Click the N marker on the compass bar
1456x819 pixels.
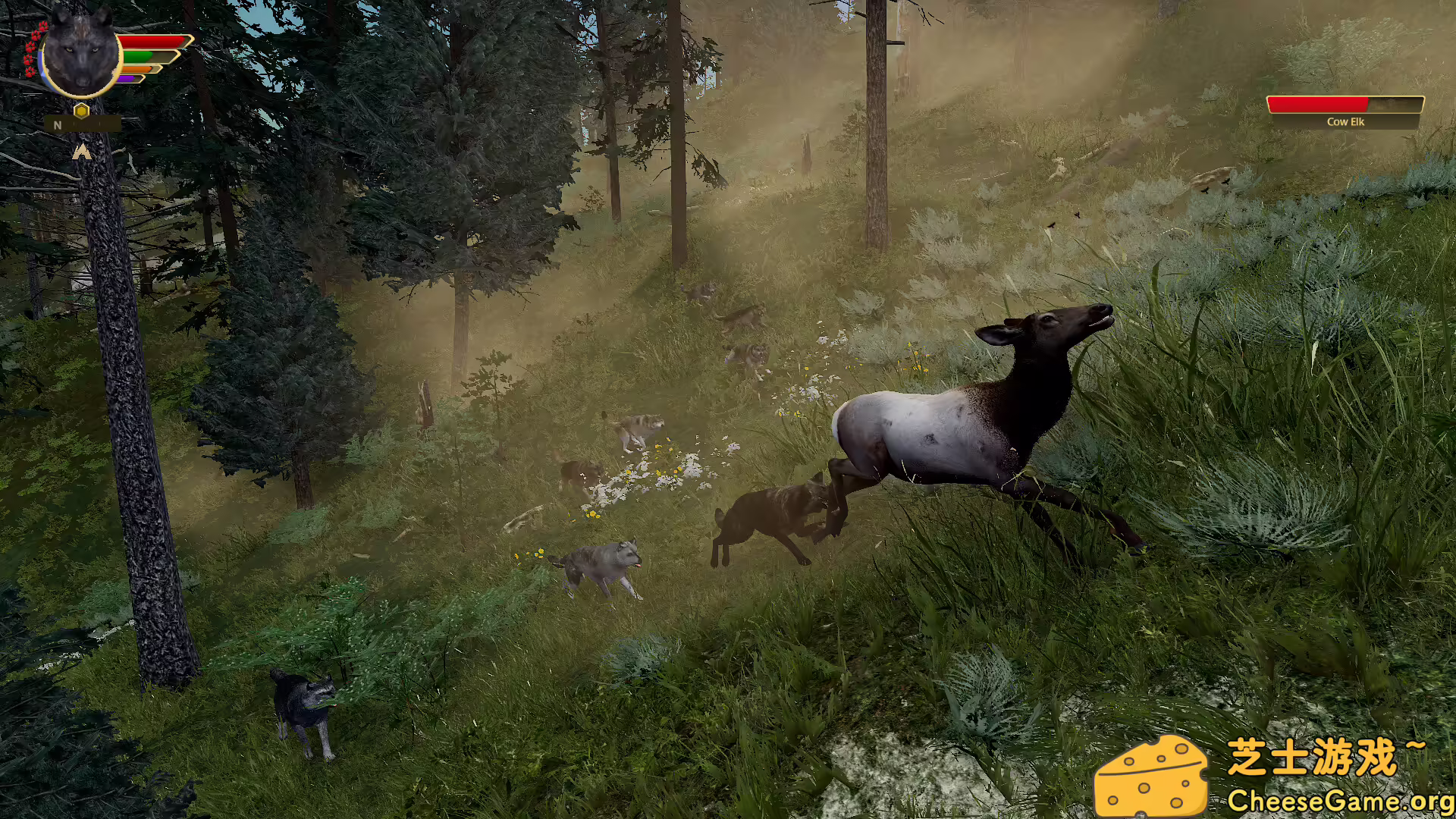[x=57, y=125]
